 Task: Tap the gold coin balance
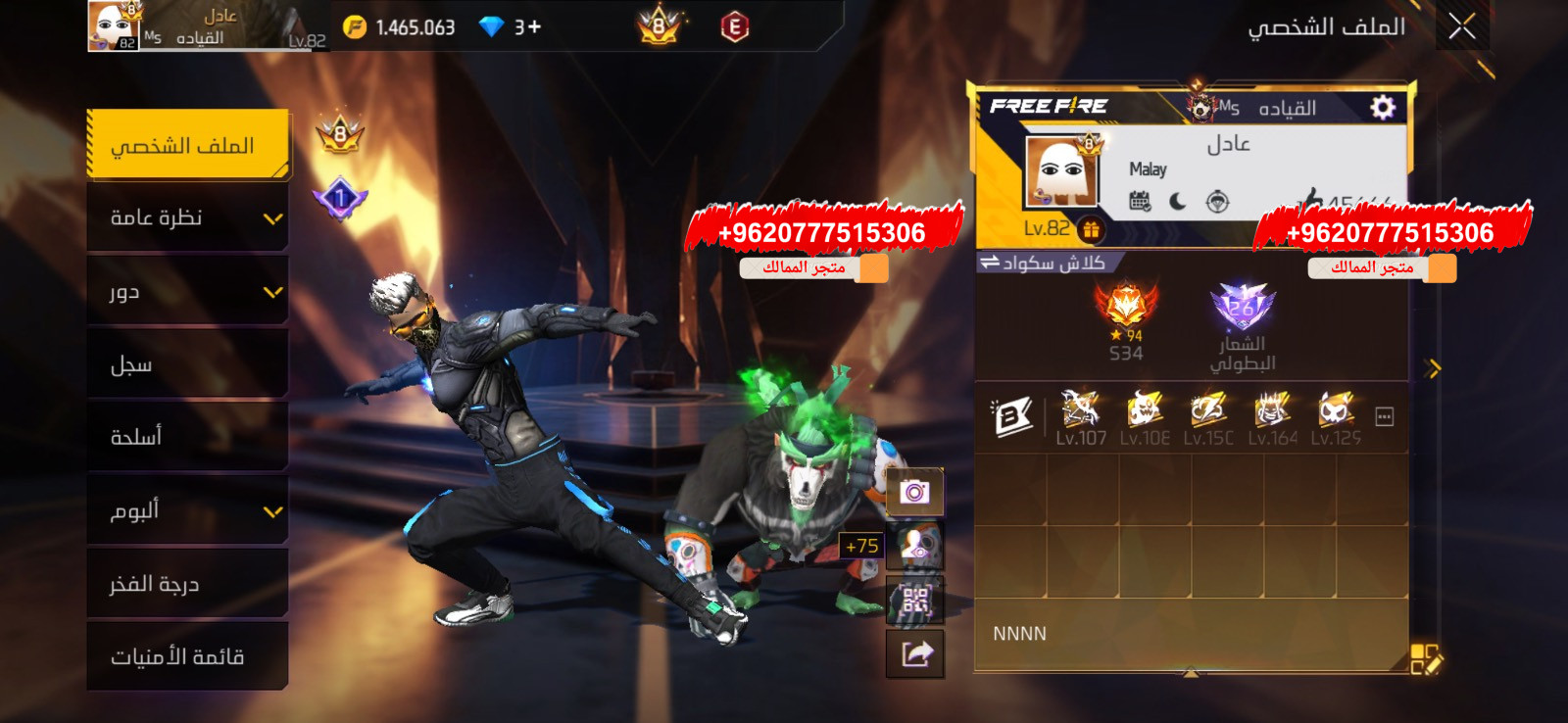click(x=400, y=27)
